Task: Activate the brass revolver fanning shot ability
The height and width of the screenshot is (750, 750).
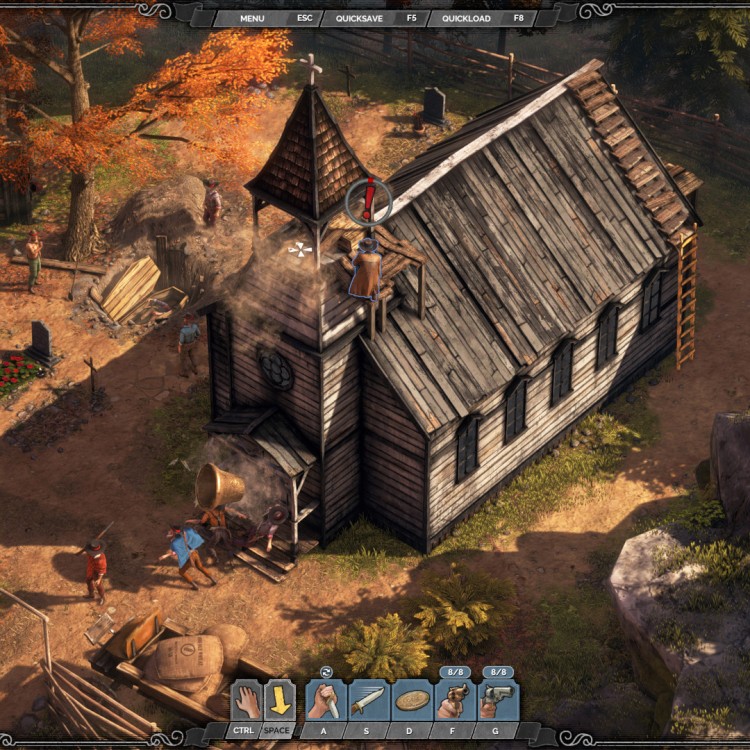Action: click(455, 700)
